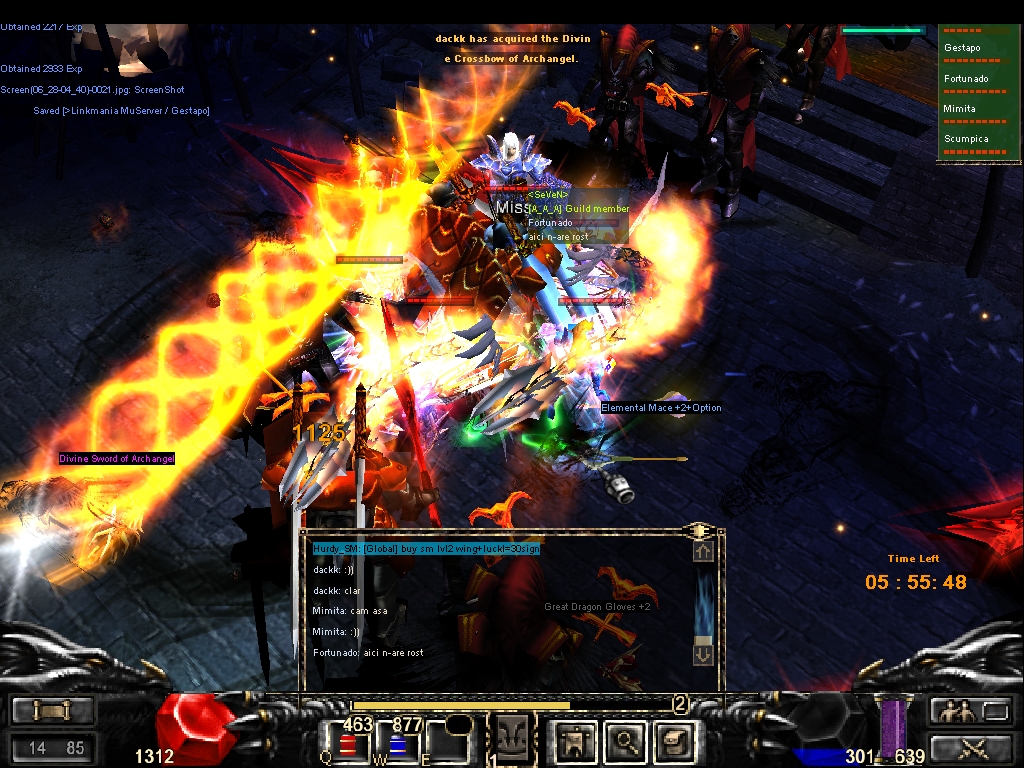Image resolution: width=1024 pixels, height=768 pixels.
Task: Select the blue mana potion slot
Action: coord(398,743)
